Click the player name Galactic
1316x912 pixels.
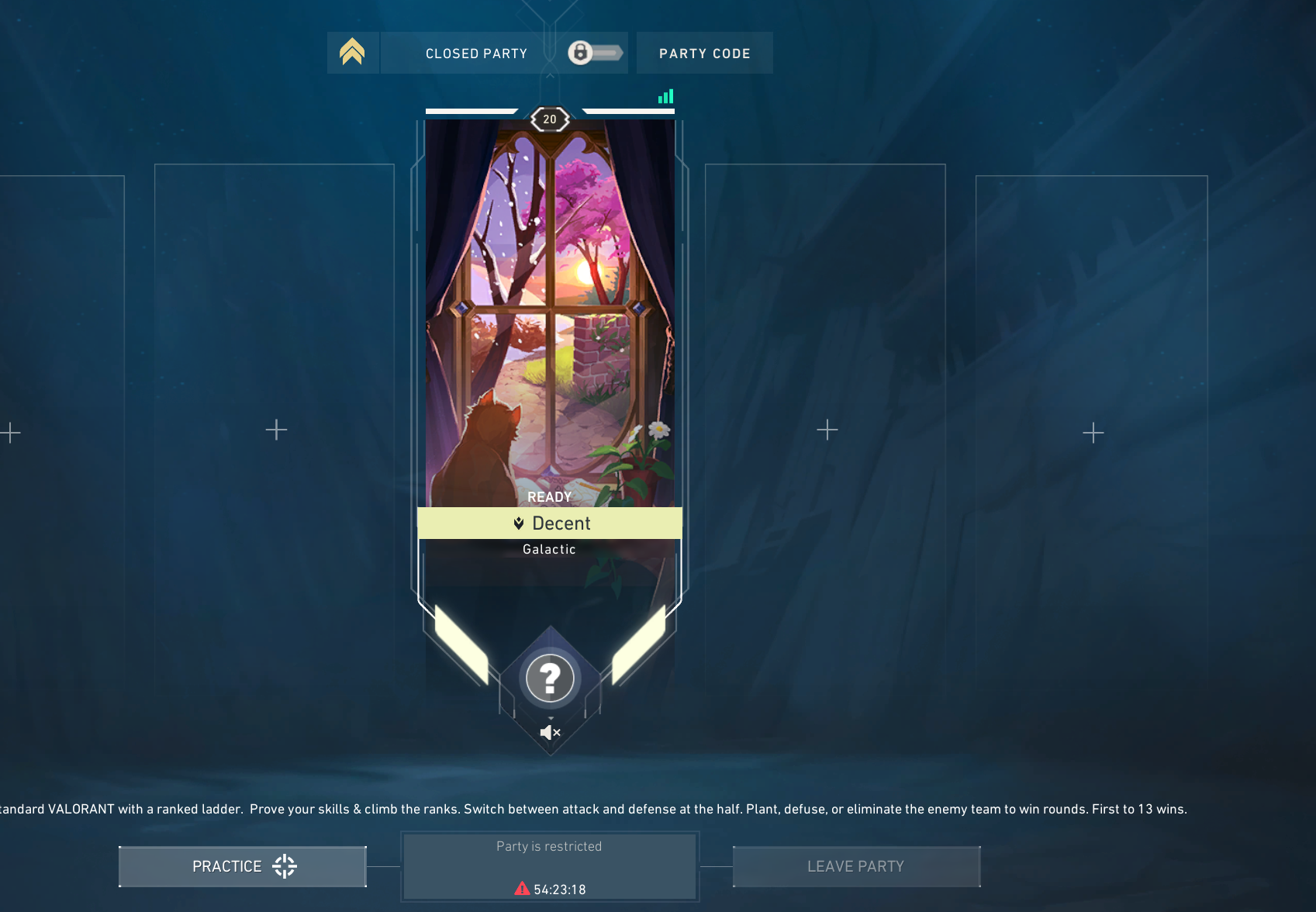(x=549, y=549)
